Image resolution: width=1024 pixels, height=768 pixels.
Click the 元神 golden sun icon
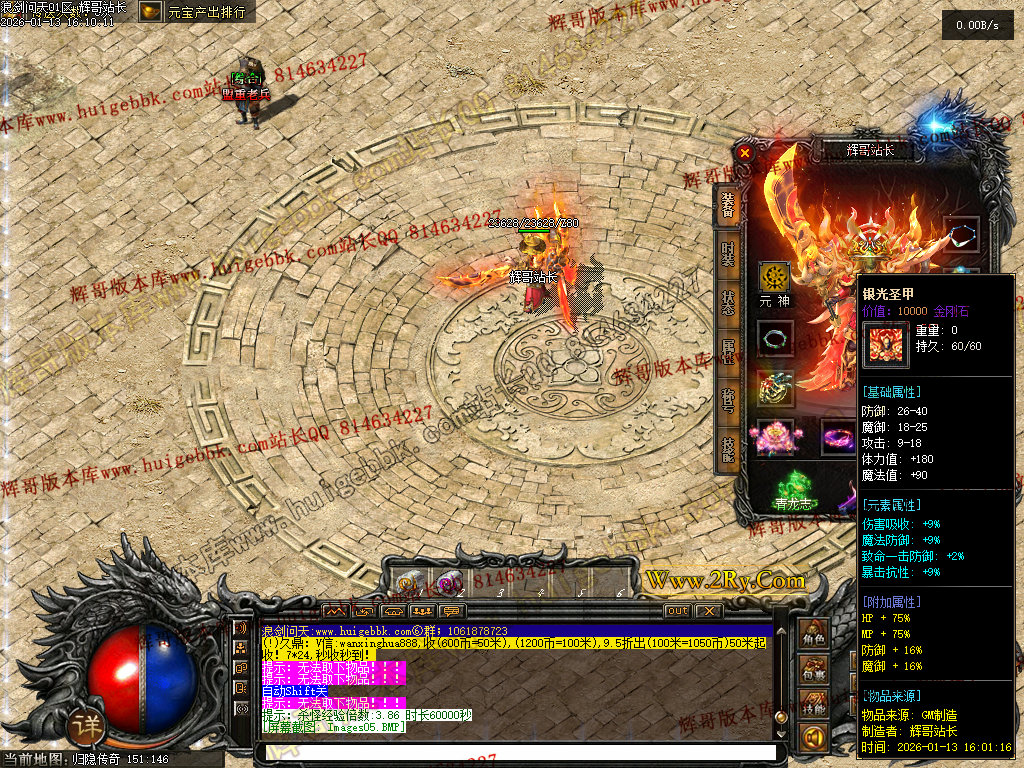774,277
